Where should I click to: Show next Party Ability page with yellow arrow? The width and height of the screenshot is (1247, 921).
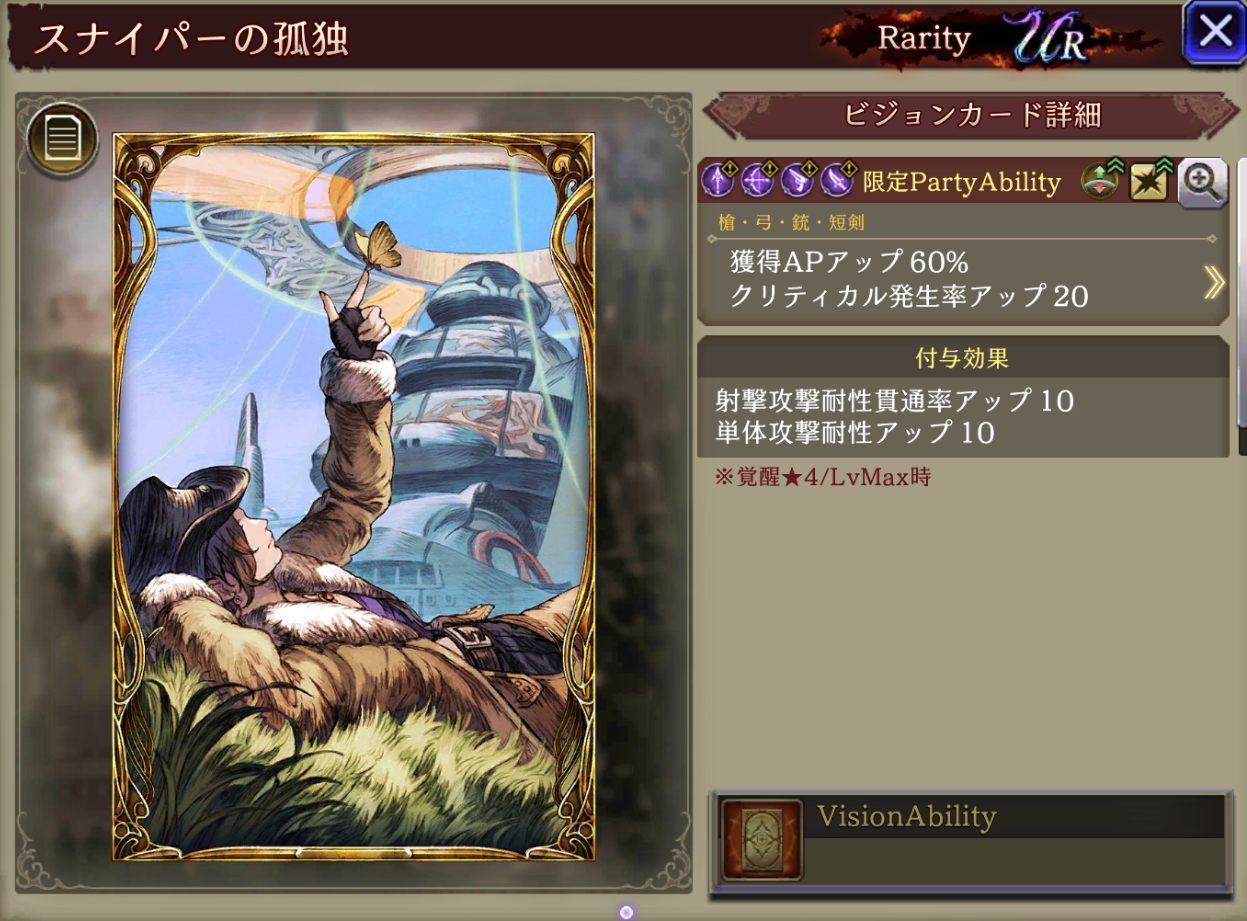coord(1213,283)
